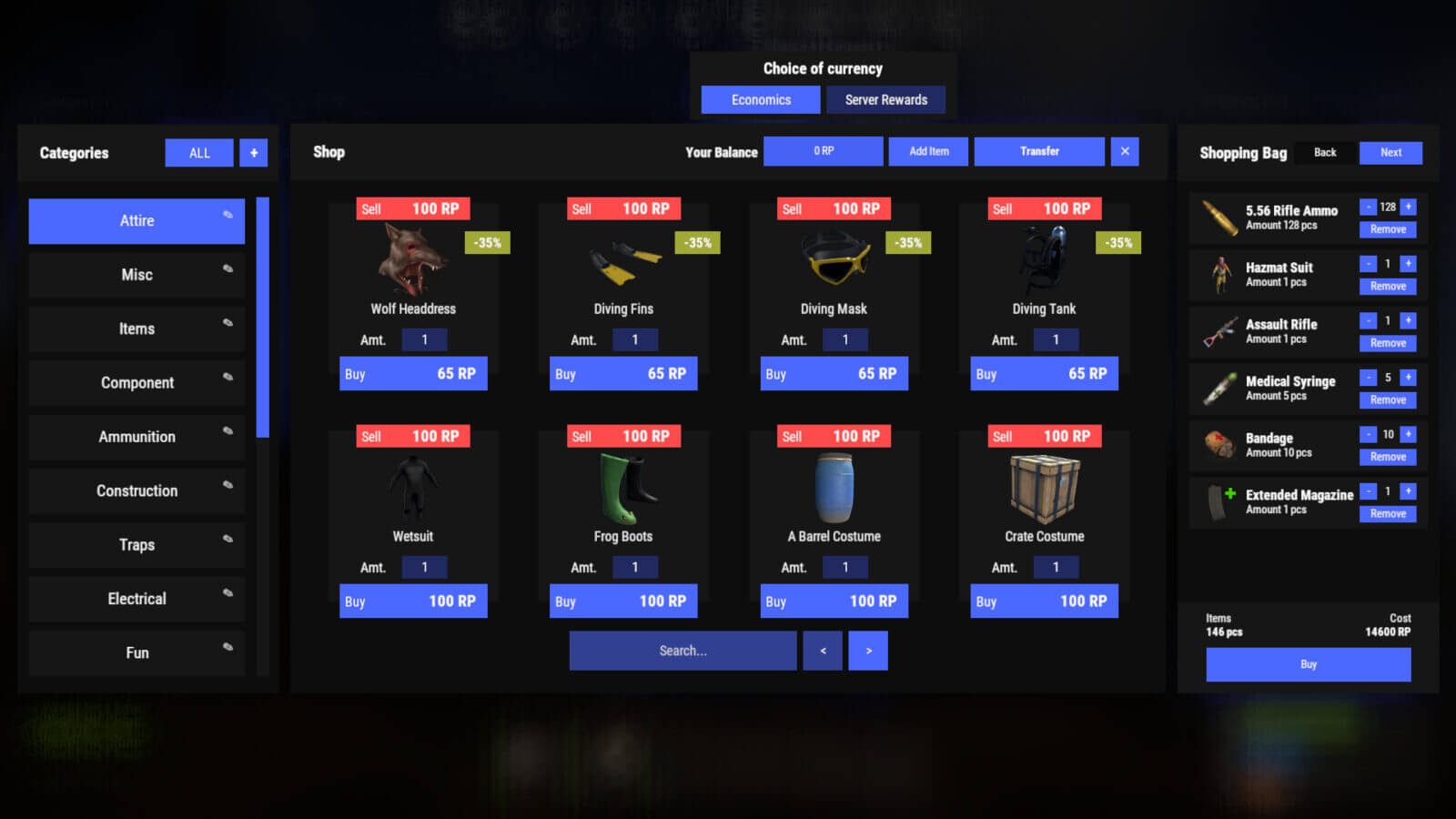Edit the Fun category using its pencil icon
The height and width of the screenshot is (819, 1456).
(227, 647)
